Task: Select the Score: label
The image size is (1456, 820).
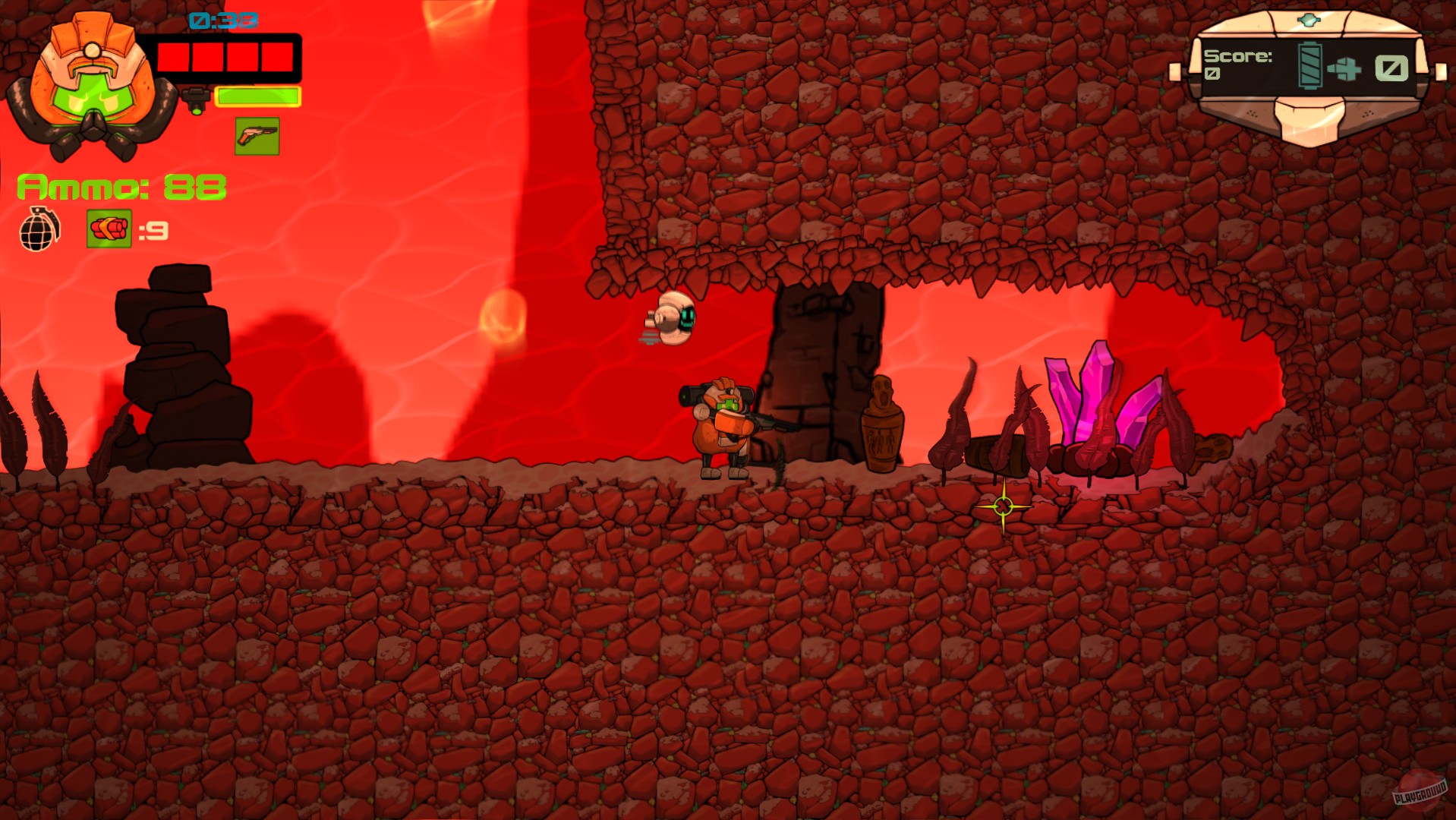Action: coord(1238,58)
